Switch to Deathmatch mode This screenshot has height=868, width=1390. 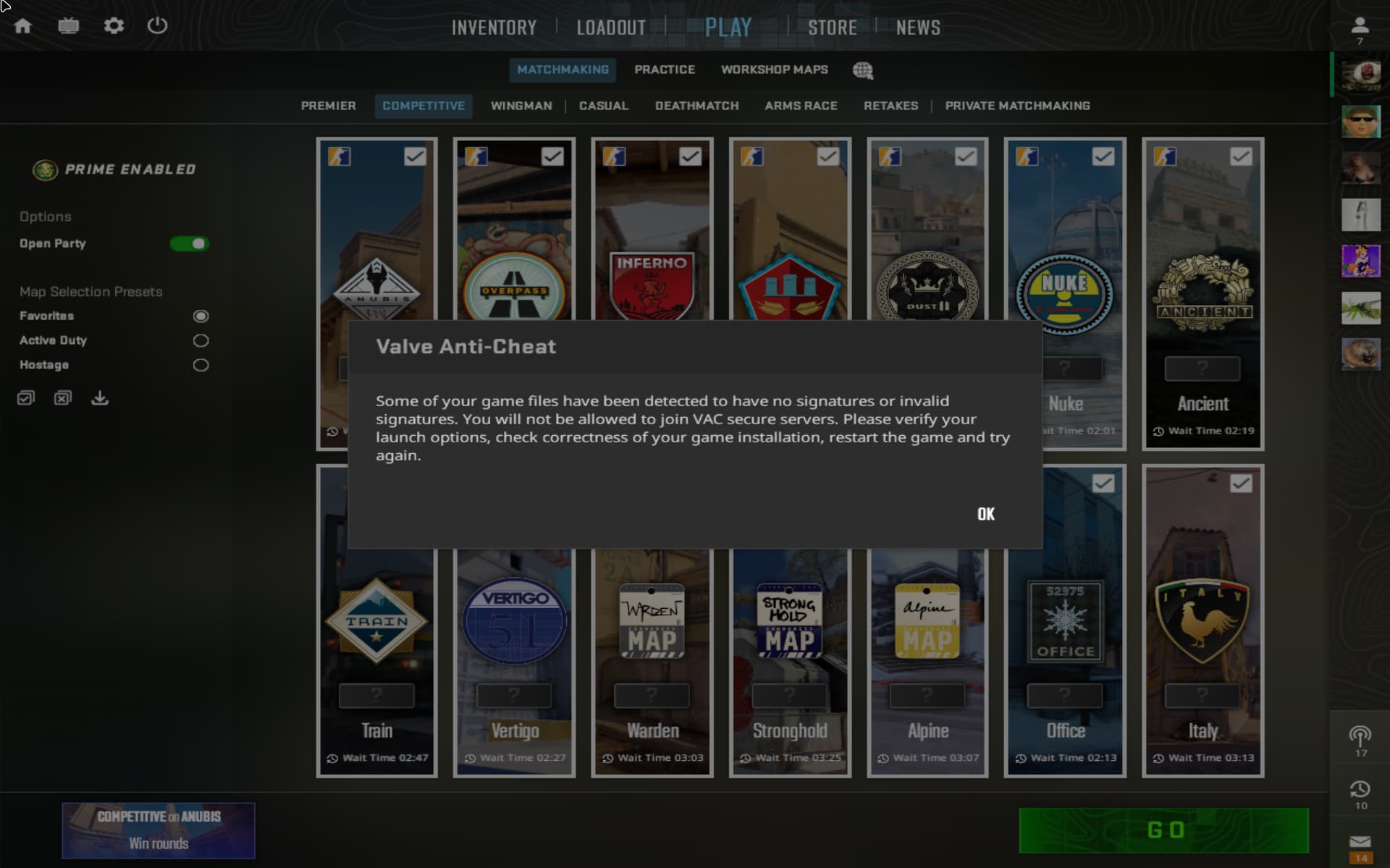[x=696, y=106]
